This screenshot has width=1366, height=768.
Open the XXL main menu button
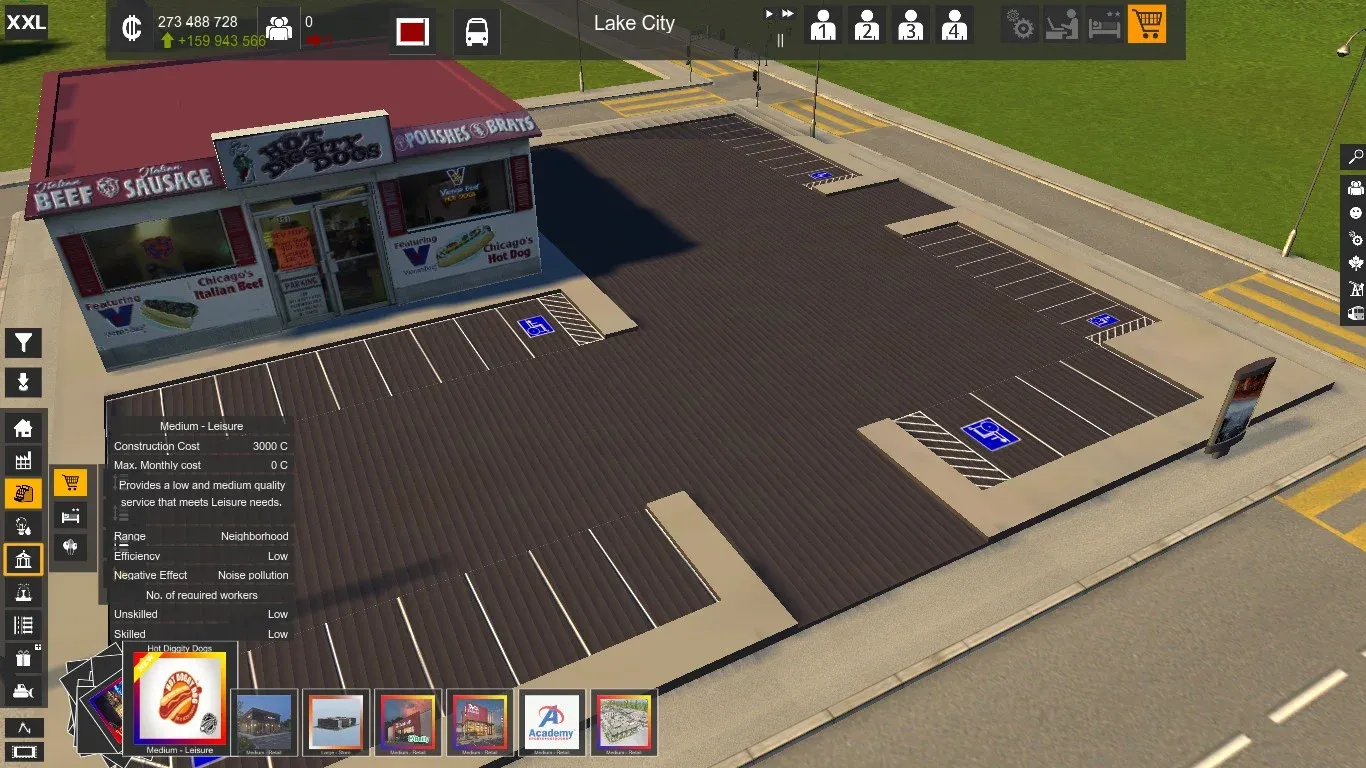click(26, 22)
